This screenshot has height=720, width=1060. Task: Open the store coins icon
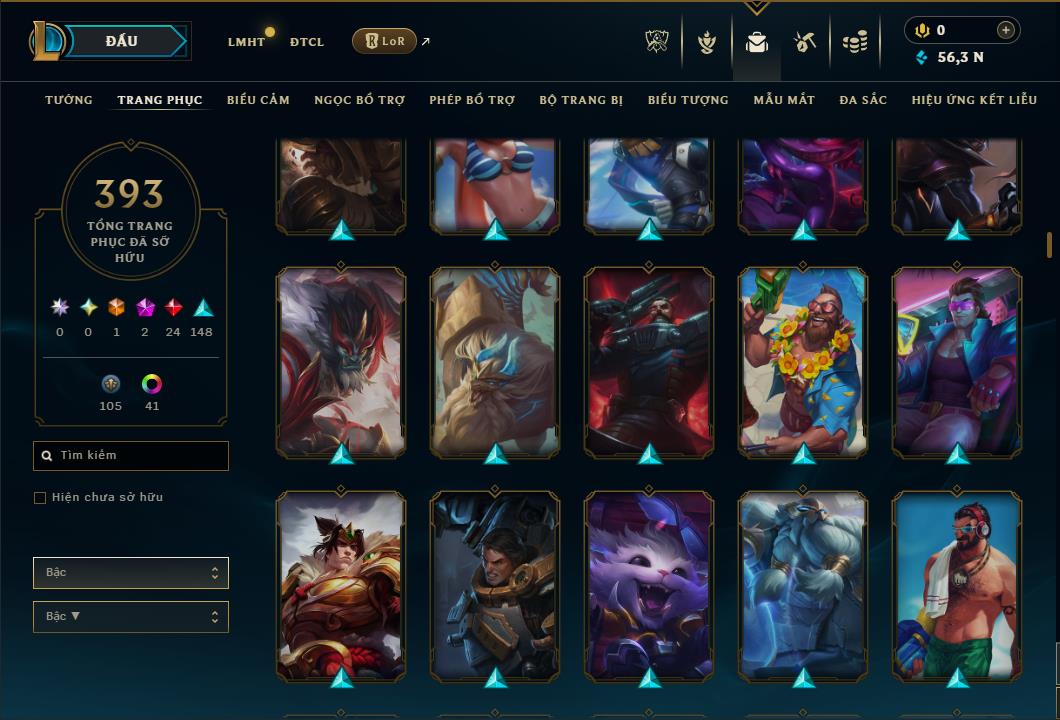coord(854,42)
